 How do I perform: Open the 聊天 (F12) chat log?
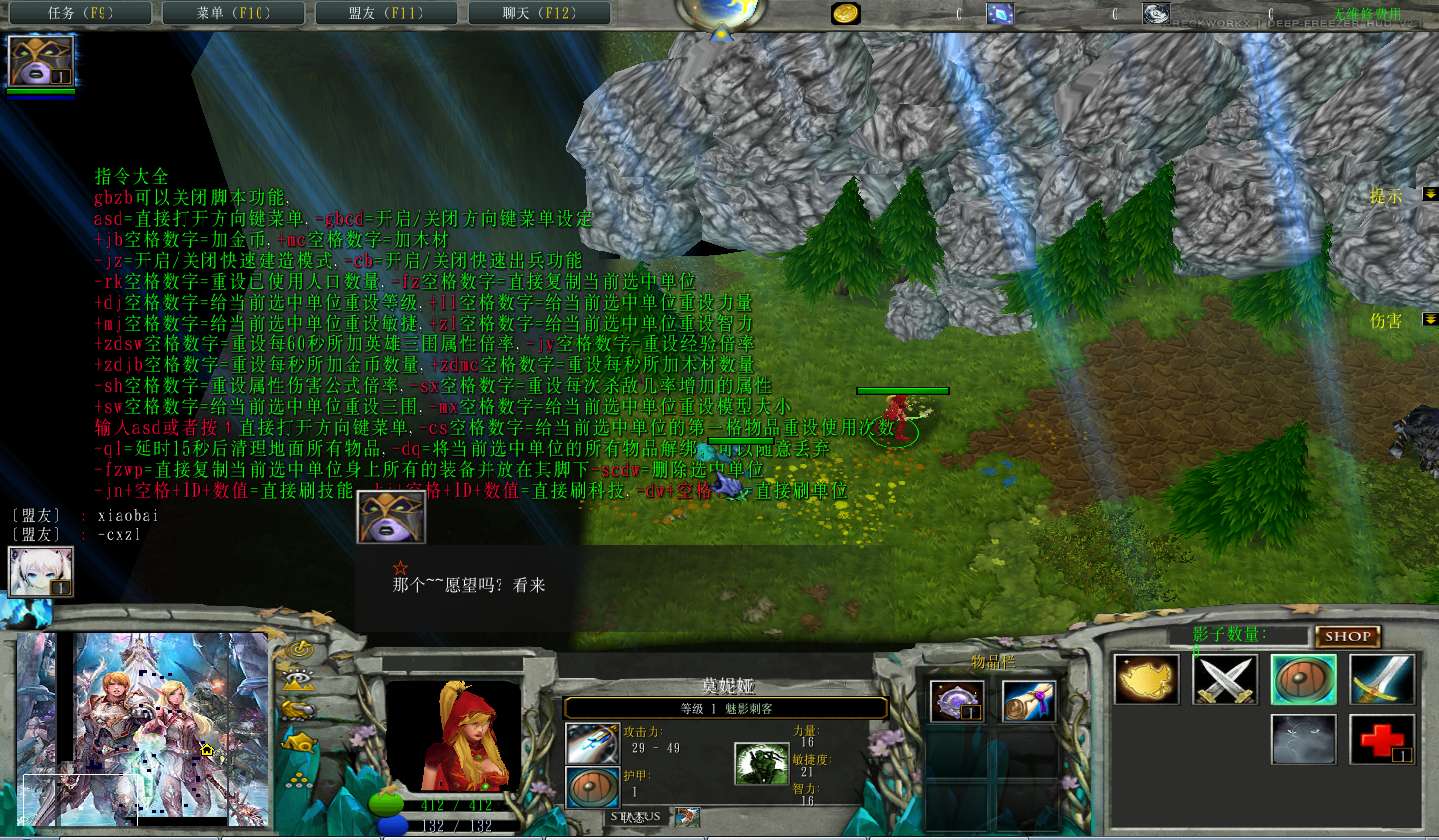pyautogui.click(x=537, y=13)
